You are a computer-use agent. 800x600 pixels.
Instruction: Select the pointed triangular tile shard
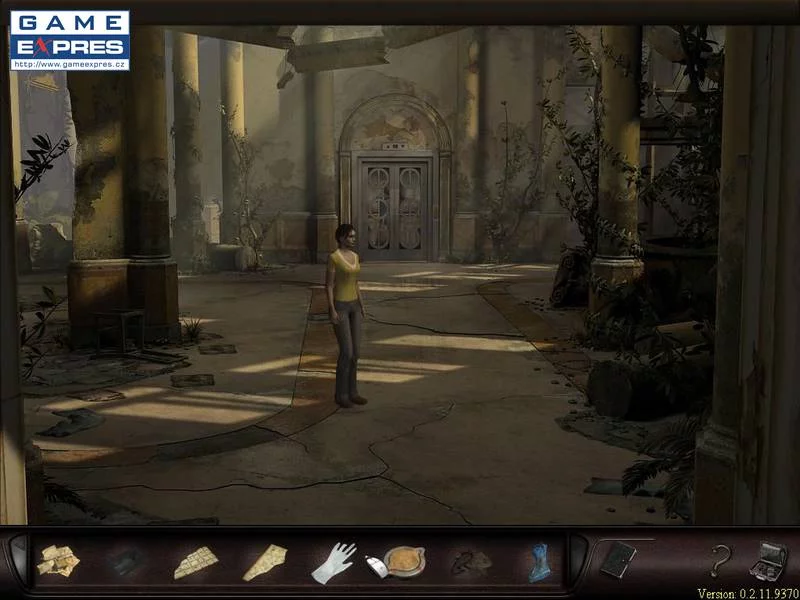click(265, 561)
